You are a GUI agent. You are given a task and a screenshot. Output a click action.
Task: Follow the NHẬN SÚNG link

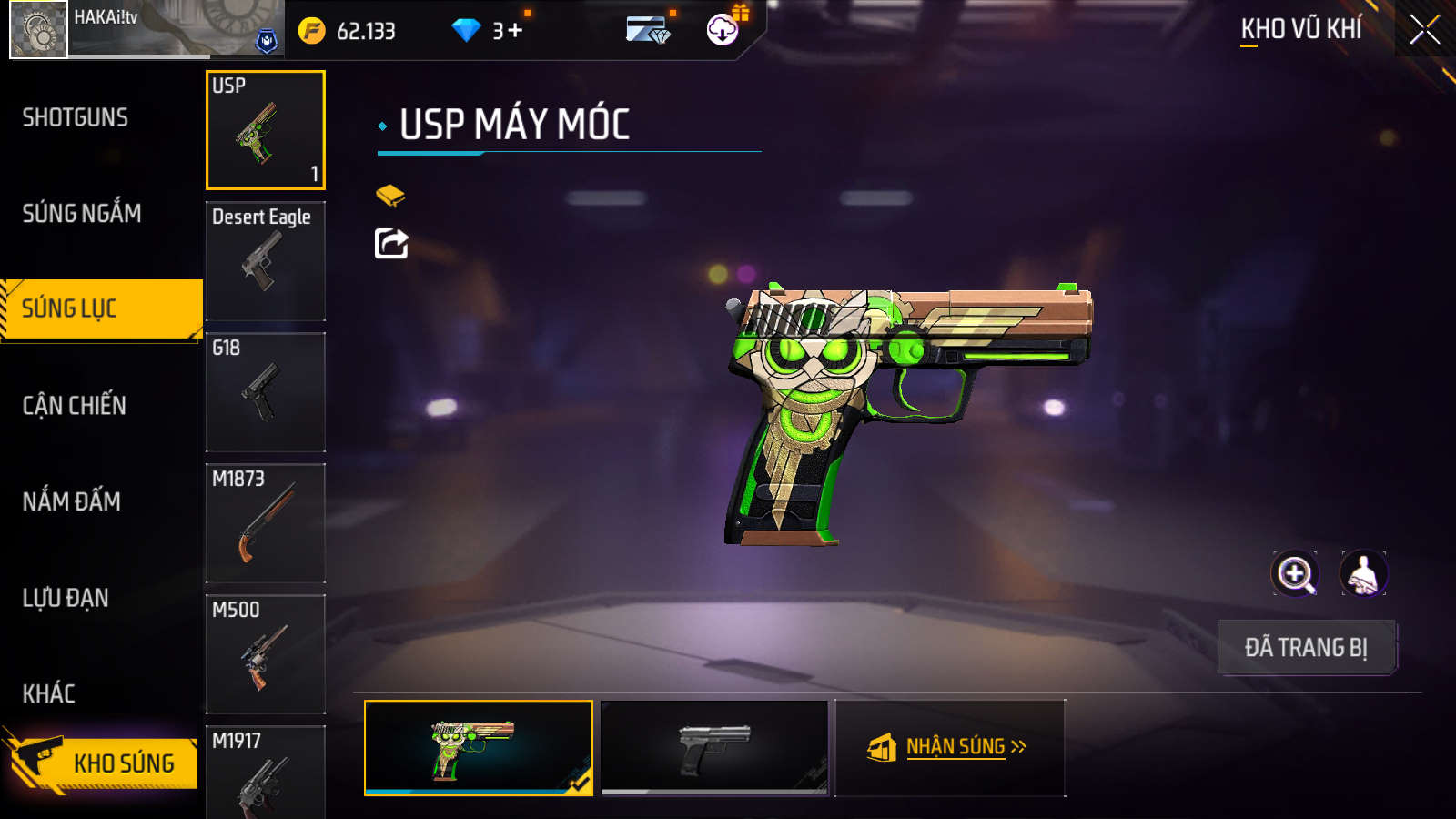(950, 748)
